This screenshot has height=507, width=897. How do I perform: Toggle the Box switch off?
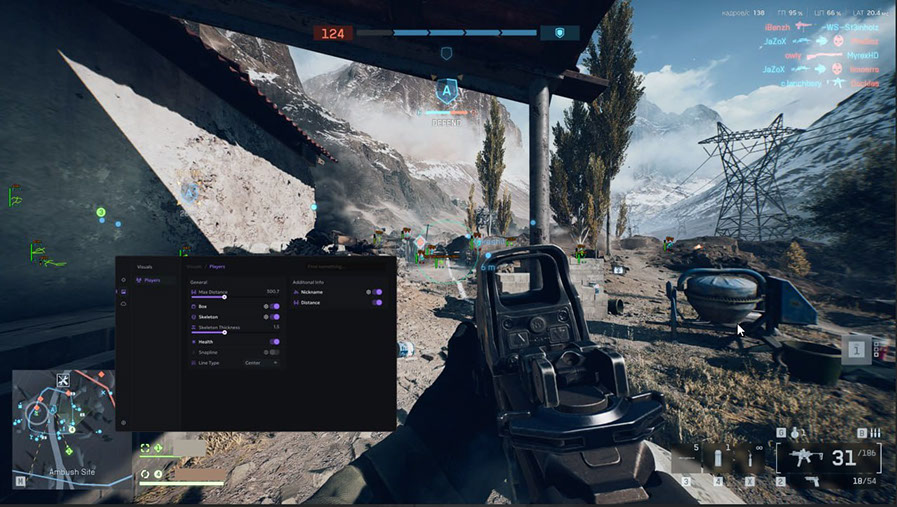[x=274, y=306]
